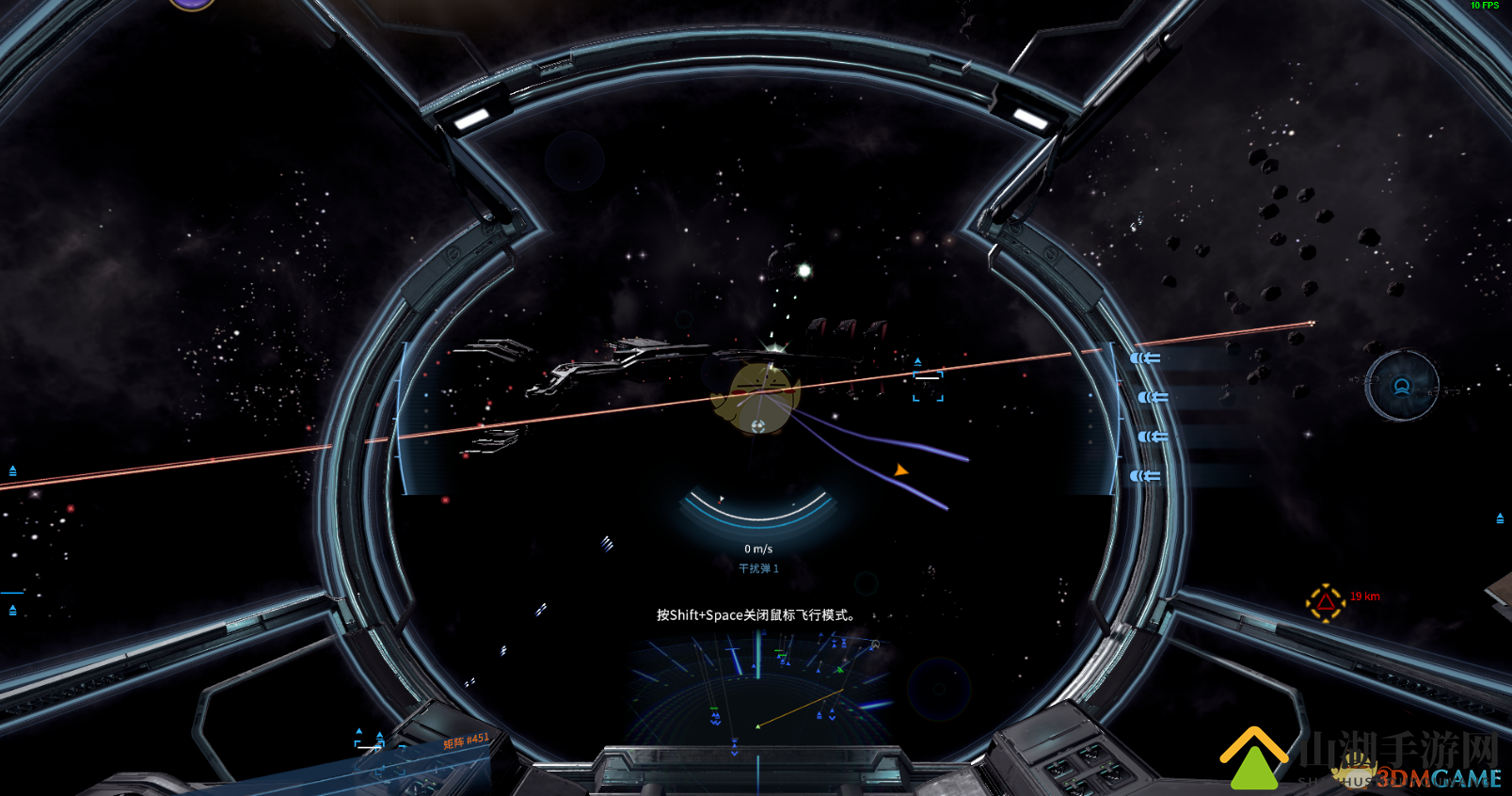Select the circular station icon marker

pos(1401,386)
